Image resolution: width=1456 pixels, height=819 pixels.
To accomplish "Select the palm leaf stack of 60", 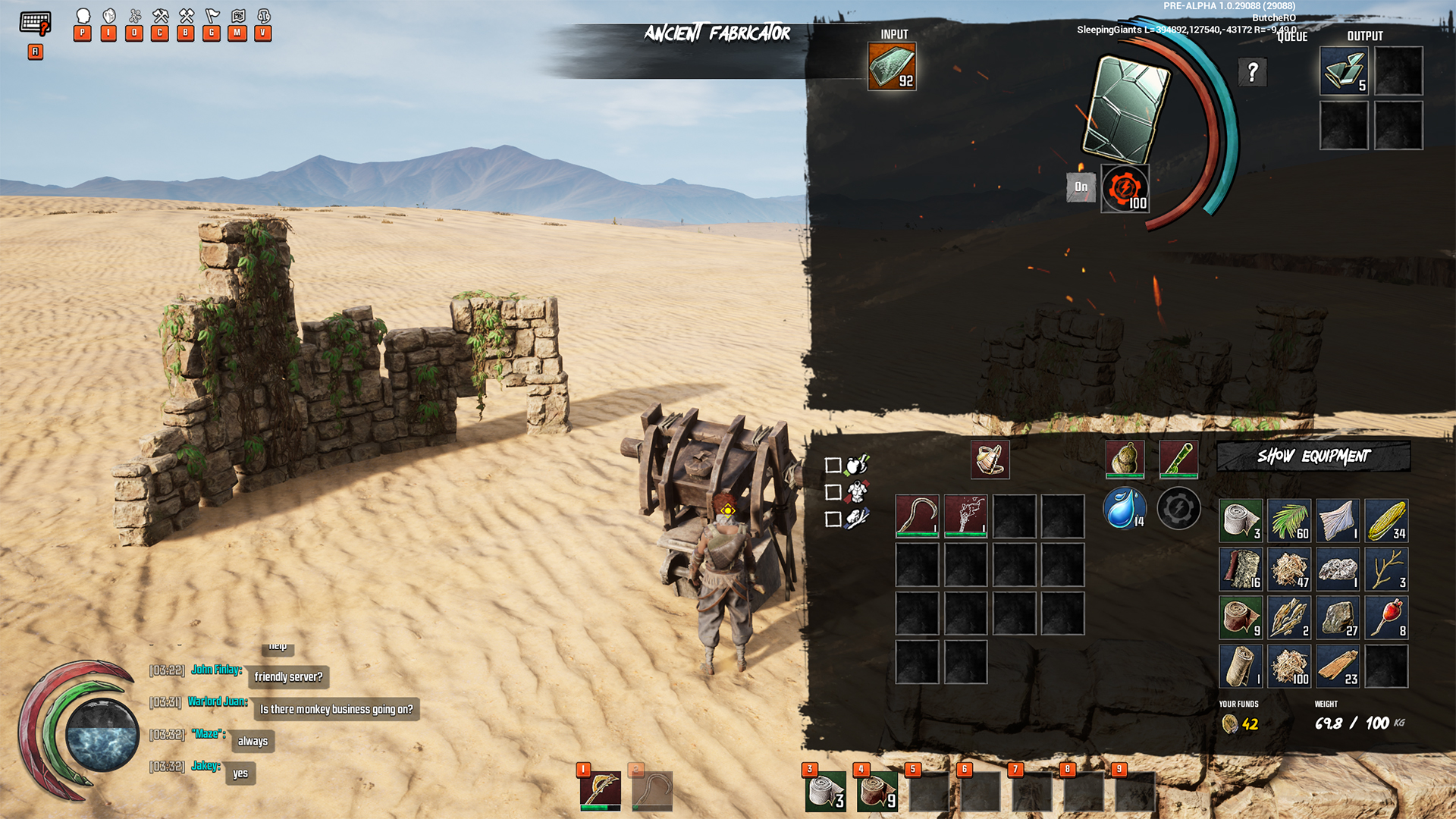I will [x=1289, y=520].
